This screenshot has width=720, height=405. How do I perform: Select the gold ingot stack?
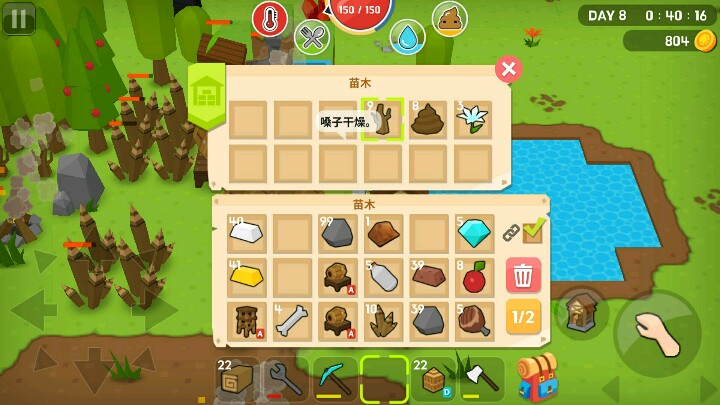tap(247, 277)
